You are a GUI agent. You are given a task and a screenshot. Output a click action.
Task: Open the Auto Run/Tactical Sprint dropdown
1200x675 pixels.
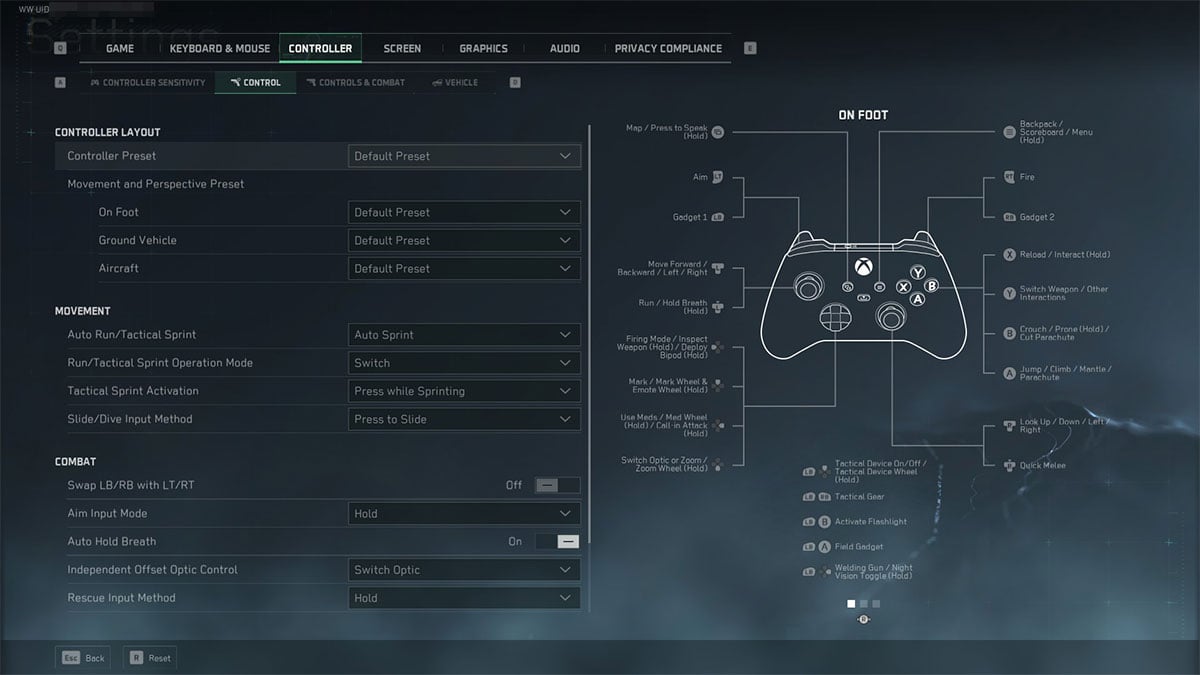(464, 335)
